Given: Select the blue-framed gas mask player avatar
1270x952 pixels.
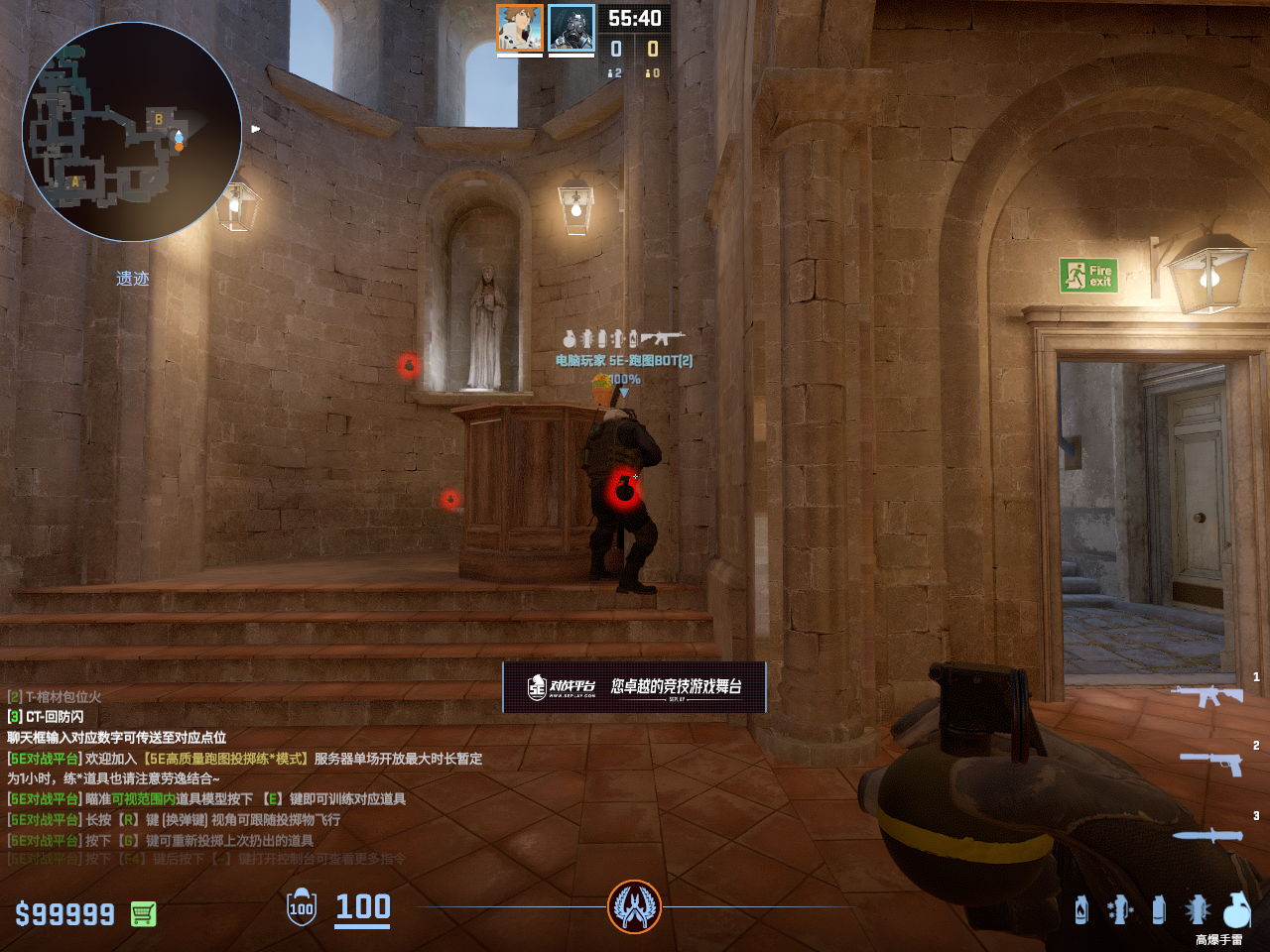Looking at the screenshot, I should (571, 28).
